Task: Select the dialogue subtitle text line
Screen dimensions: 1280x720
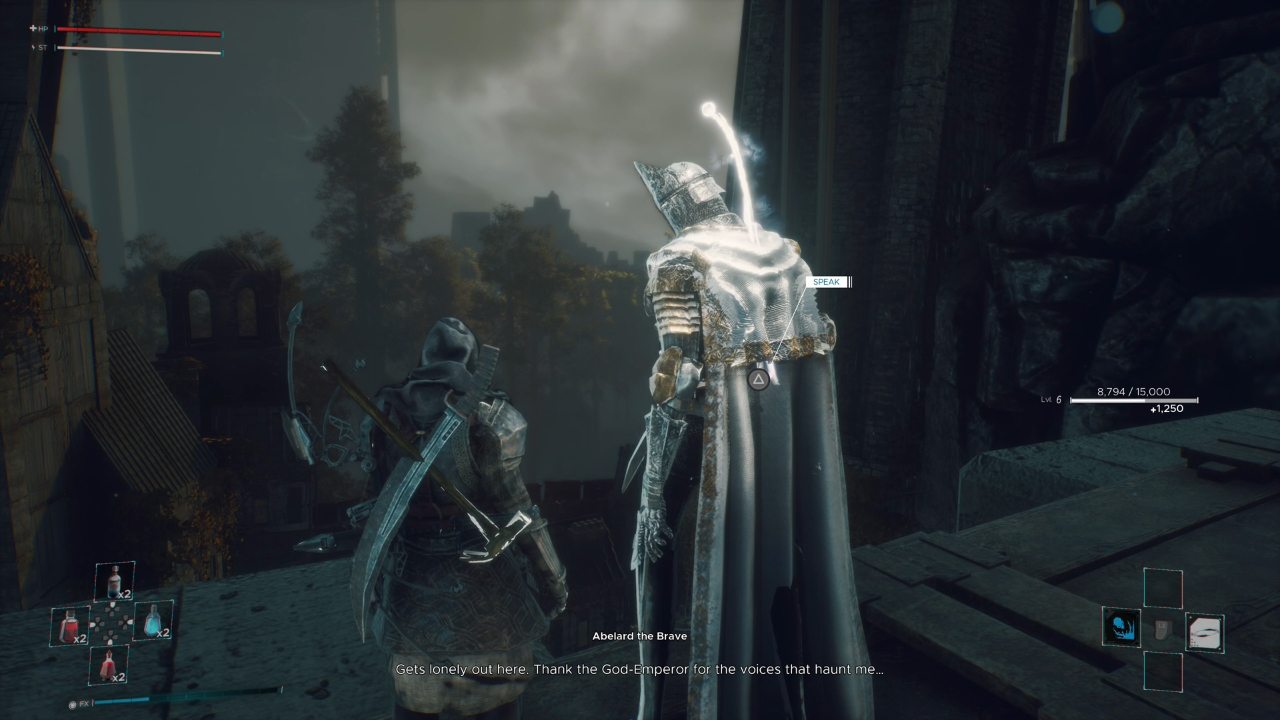Action: point(640,667)
